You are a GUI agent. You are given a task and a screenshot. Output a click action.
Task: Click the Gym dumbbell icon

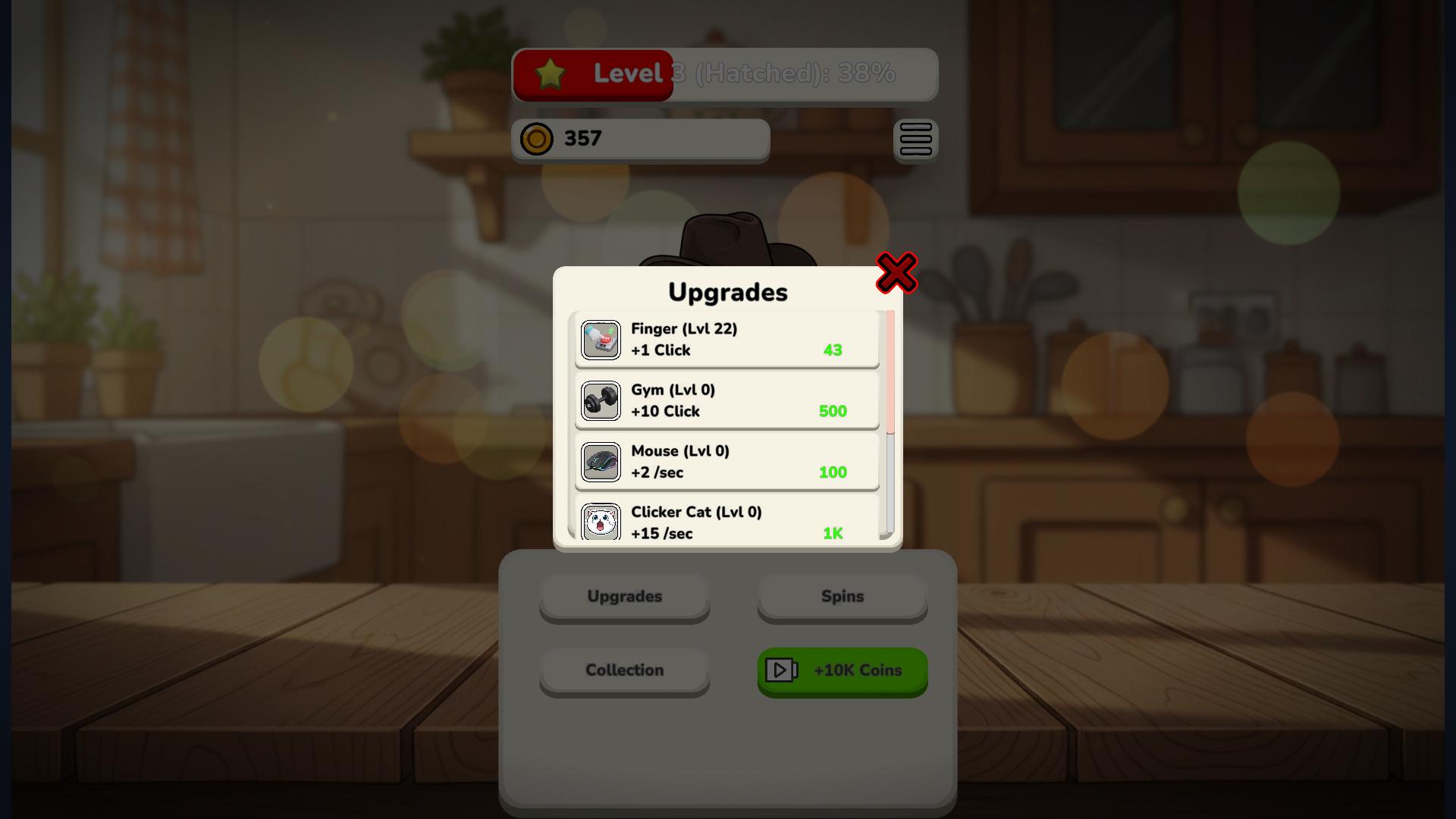(x=601, y=400)
